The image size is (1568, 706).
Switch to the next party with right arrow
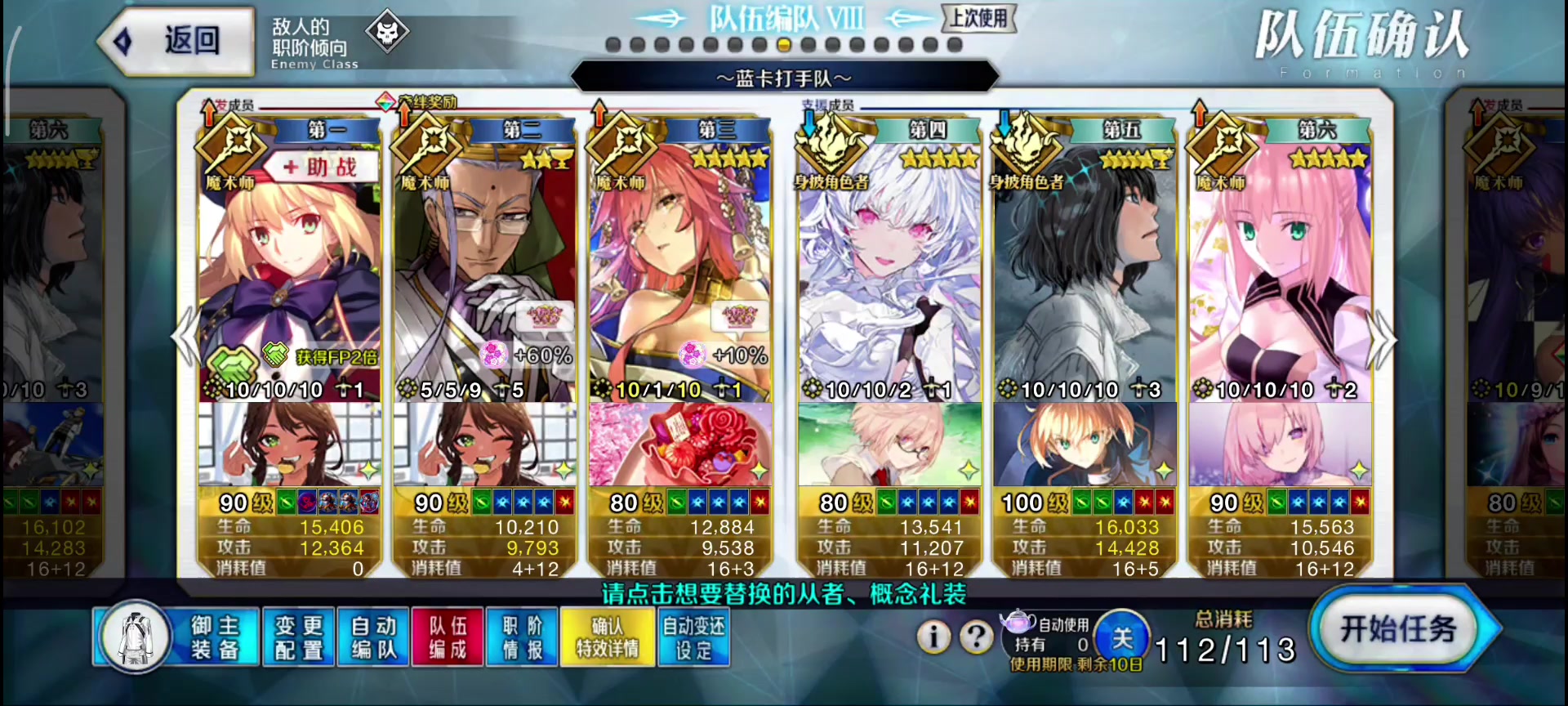pyautogui.click(x=1382, y=339)
